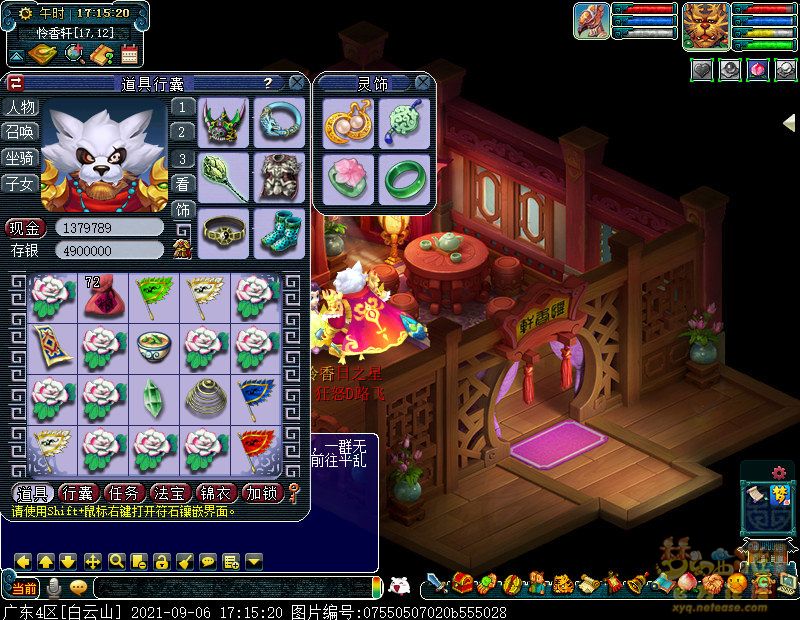Switch to the 召唤 summon tab
This screenshot has width=800, height=620.
coord(19,132)
